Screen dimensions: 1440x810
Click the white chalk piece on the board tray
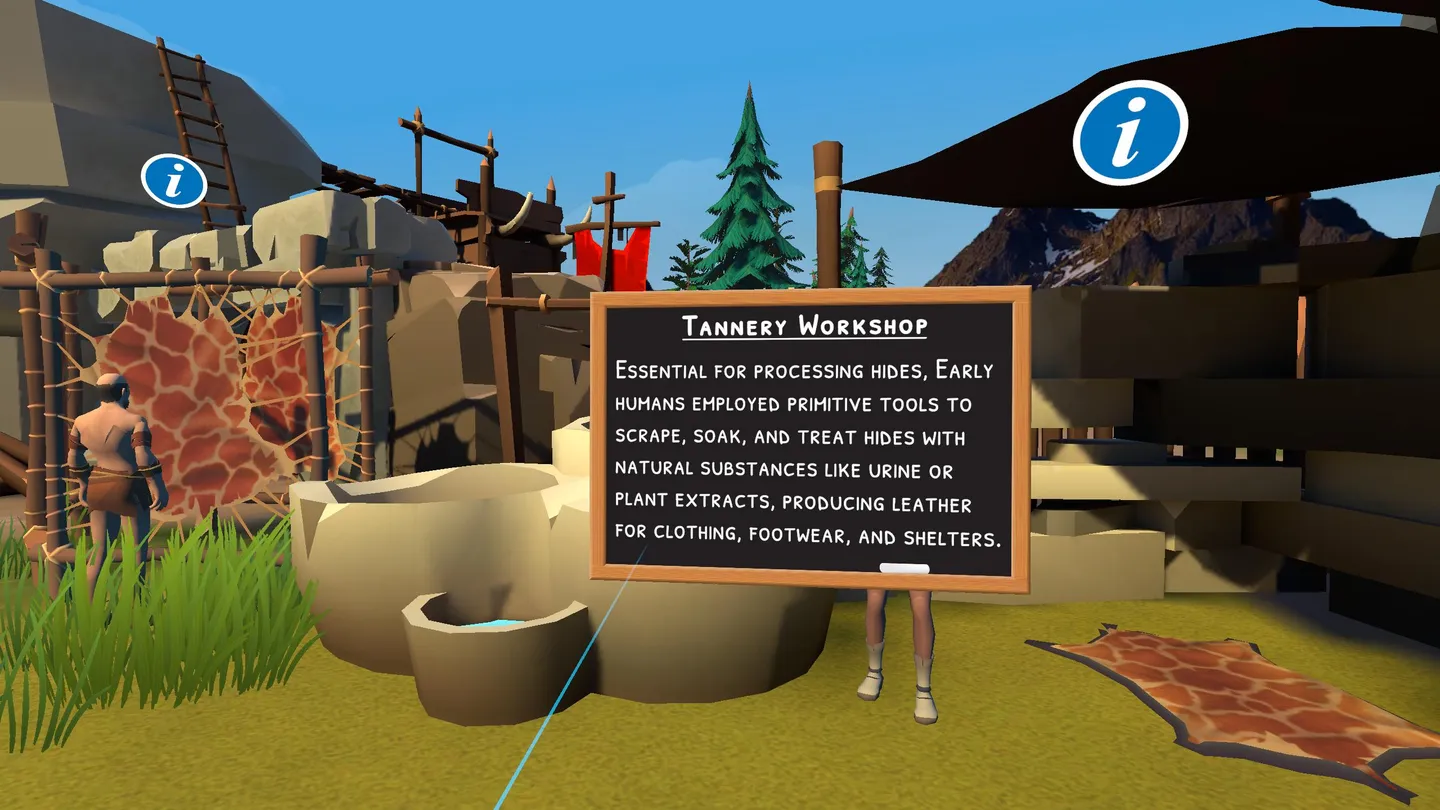(x=906, y=567)
